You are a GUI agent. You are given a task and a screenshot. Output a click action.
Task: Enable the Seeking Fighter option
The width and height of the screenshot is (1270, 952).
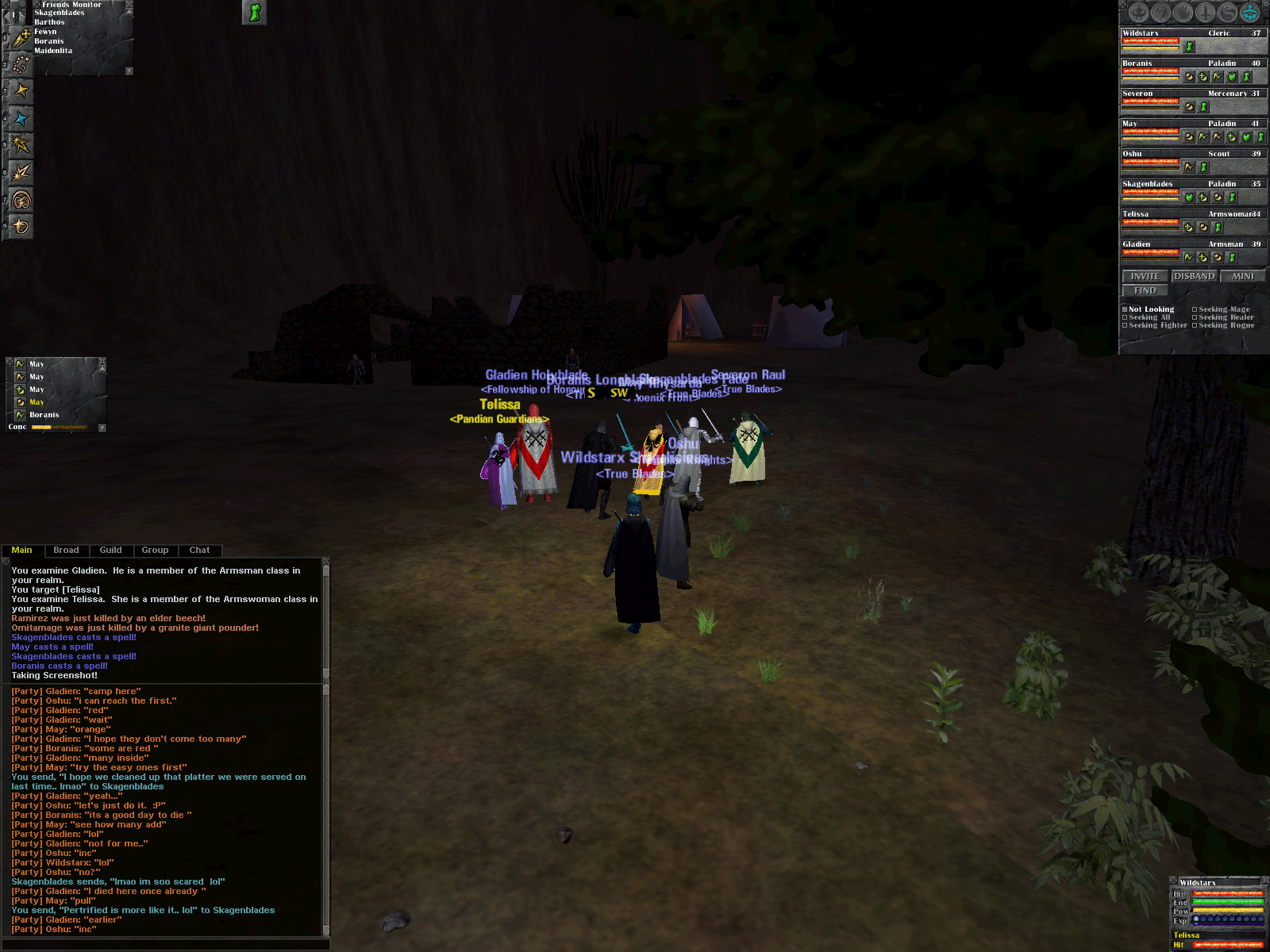click(1125, 325)
